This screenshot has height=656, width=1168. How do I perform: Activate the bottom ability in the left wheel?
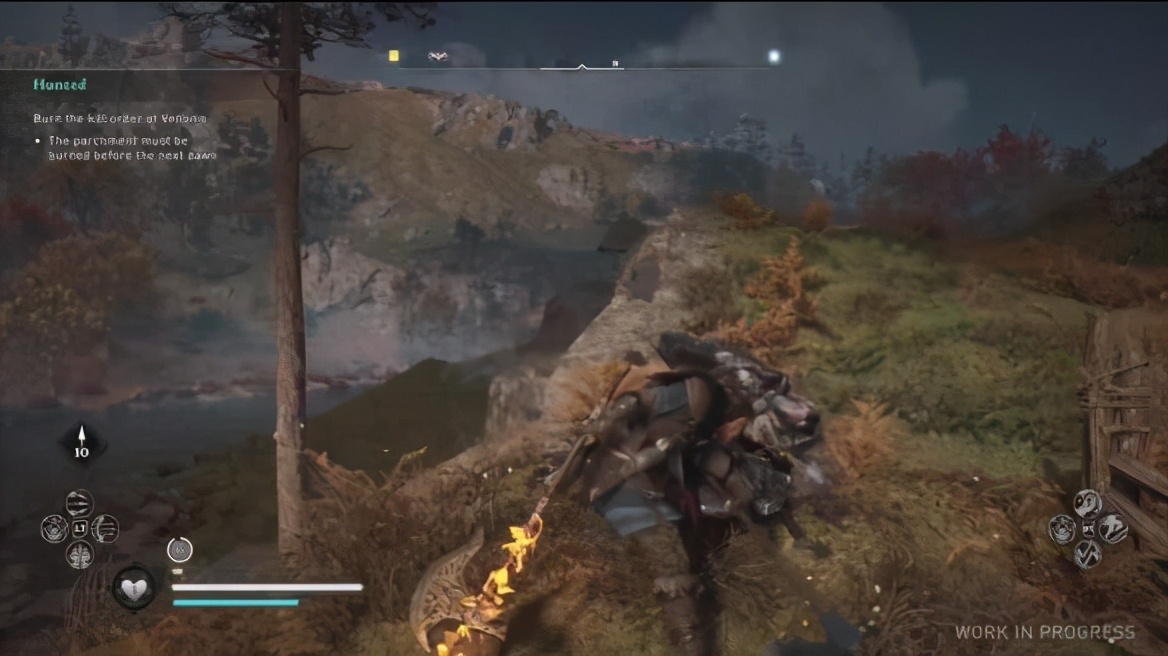click(x=79, y=554)
